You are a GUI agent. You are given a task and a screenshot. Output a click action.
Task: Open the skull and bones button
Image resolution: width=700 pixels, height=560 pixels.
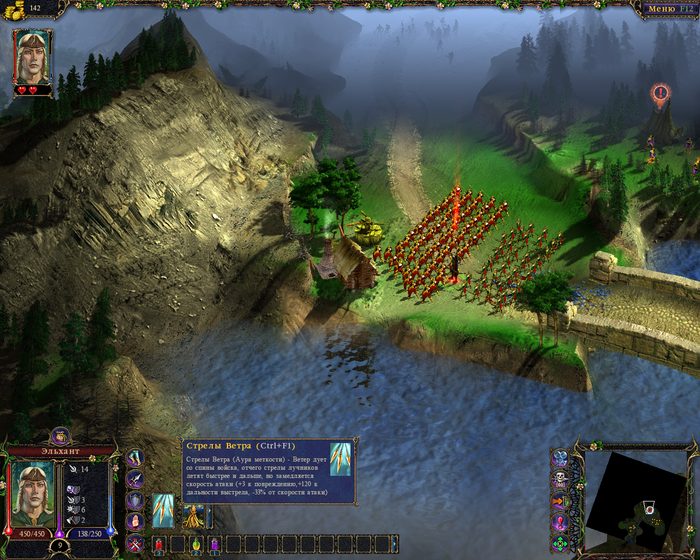(560, 480)
